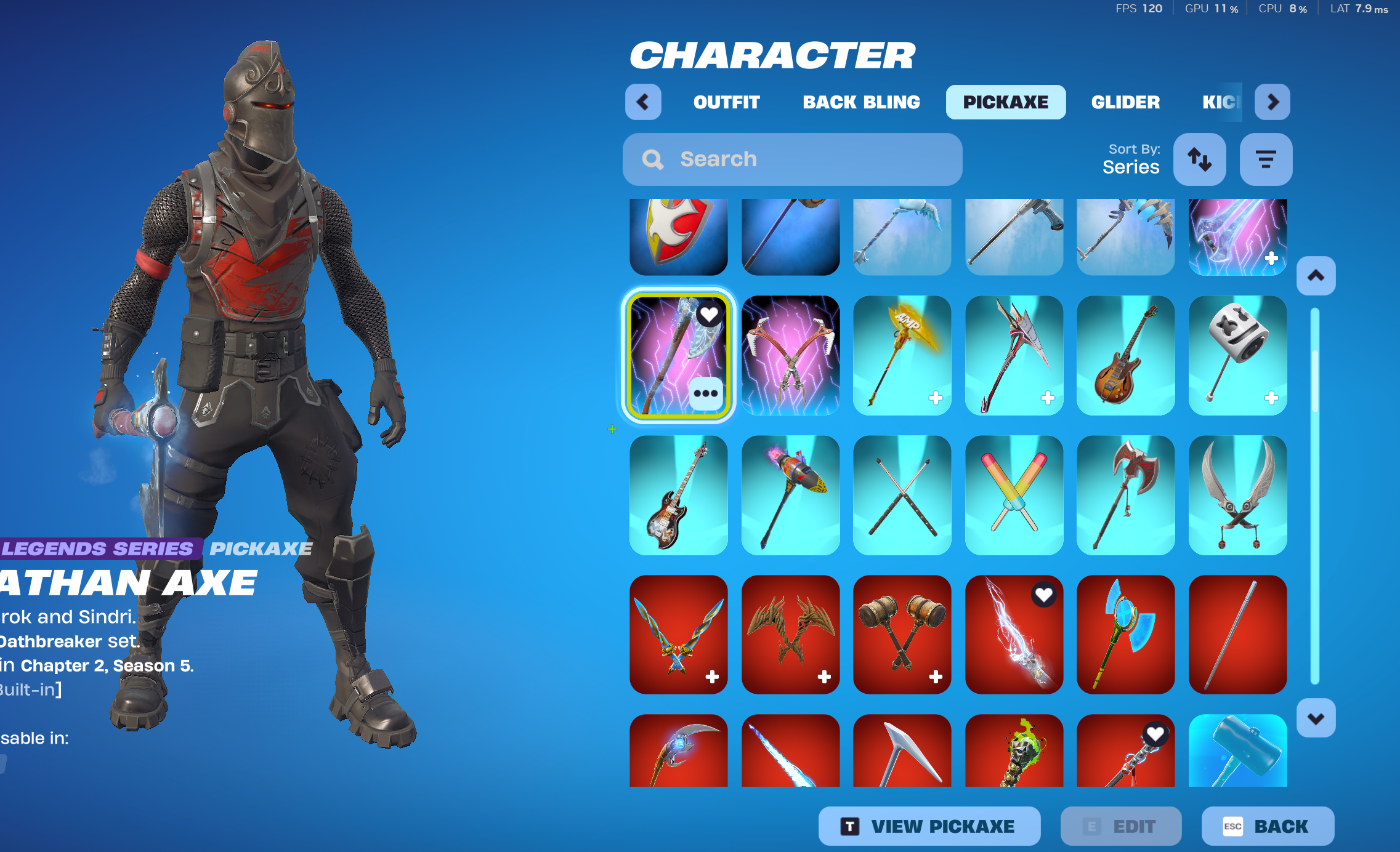The image size is (1400, 852).
Task: Open options dots on Leviathan Axe tile
Action: pyautogui.click(x=706, y=393)
